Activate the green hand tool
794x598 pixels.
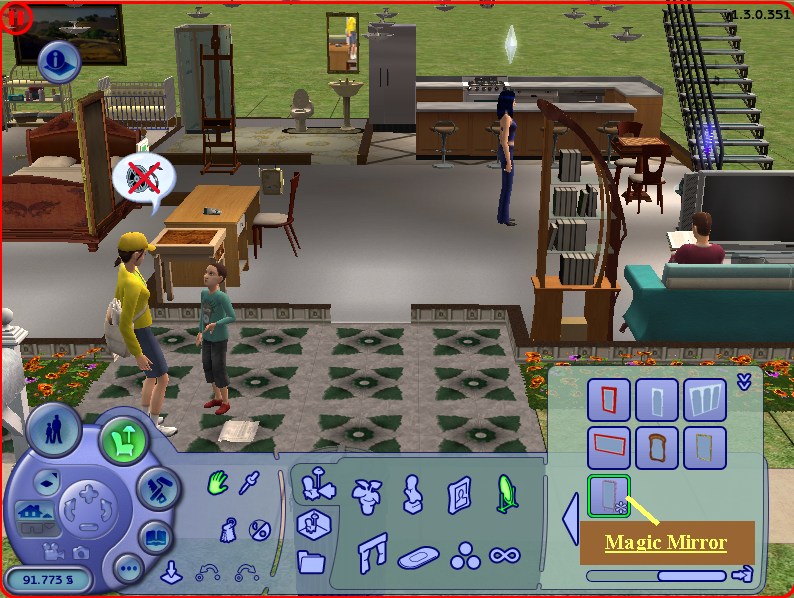tap(218, 485)
